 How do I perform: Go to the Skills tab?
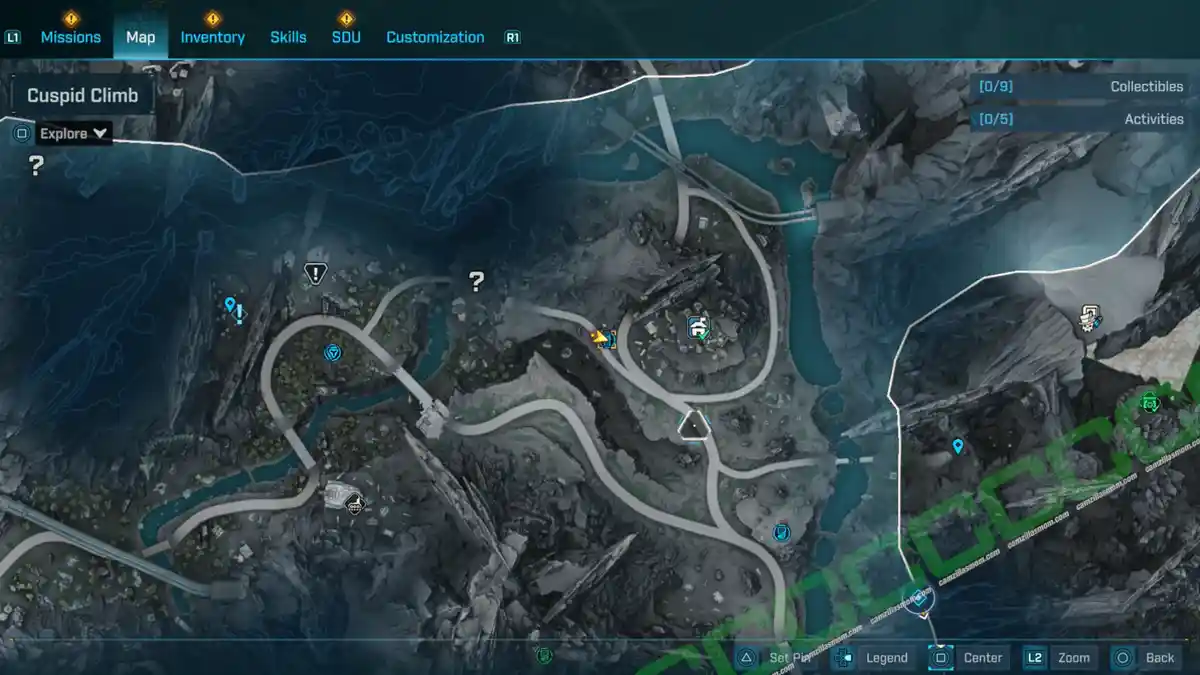pos(288,37)
